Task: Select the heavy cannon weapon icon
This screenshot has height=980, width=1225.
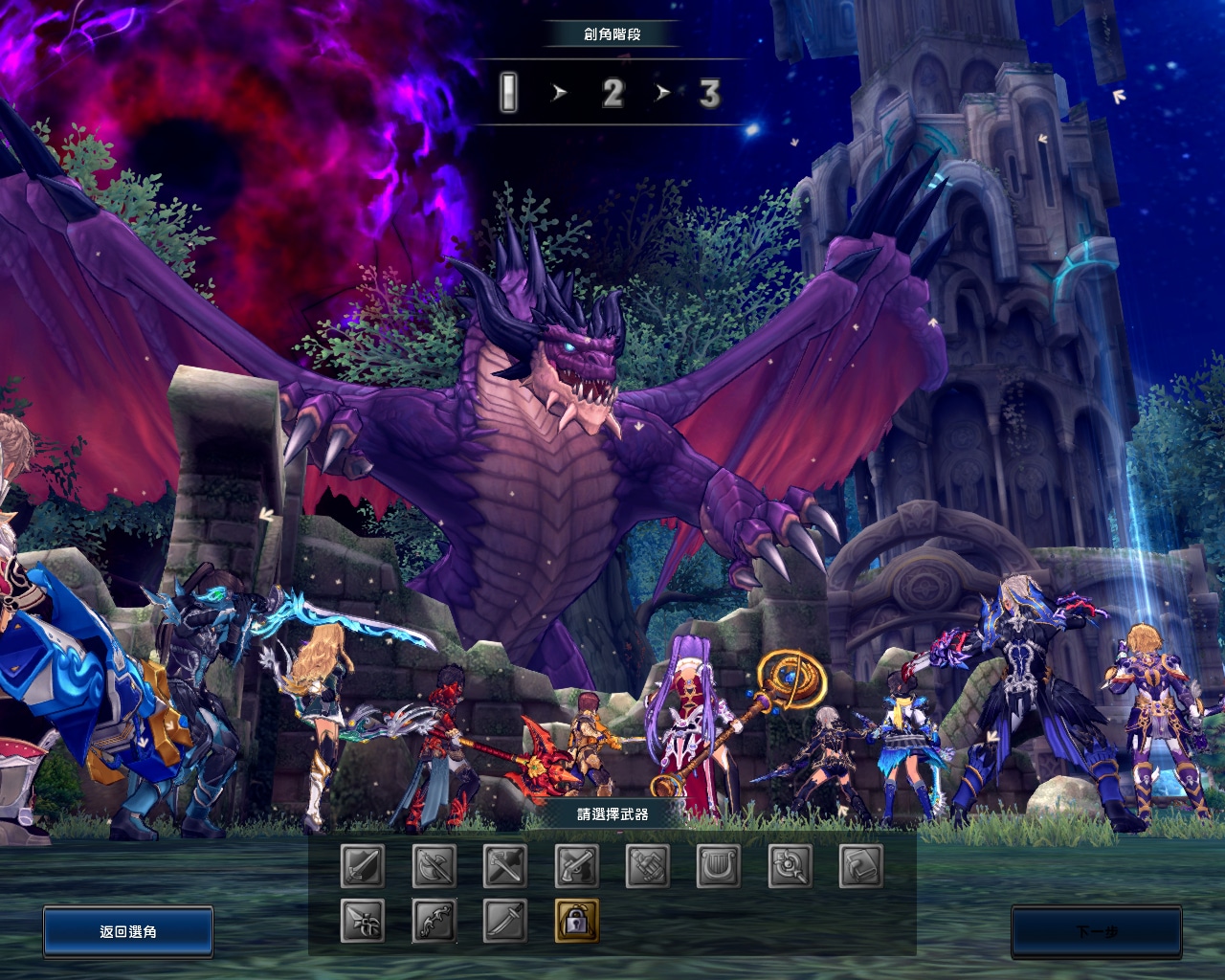Action: (x=648, y=866)
